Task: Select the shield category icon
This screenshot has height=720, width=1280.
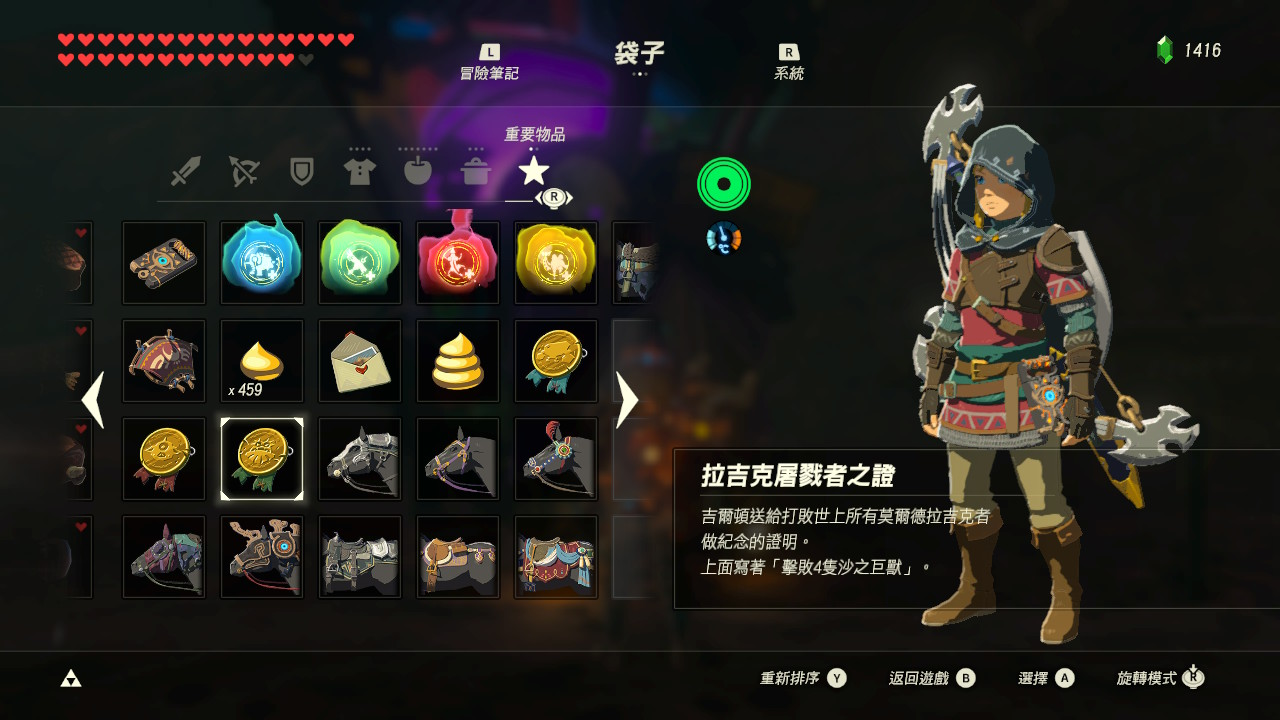Action: click(x=301, y=170)
